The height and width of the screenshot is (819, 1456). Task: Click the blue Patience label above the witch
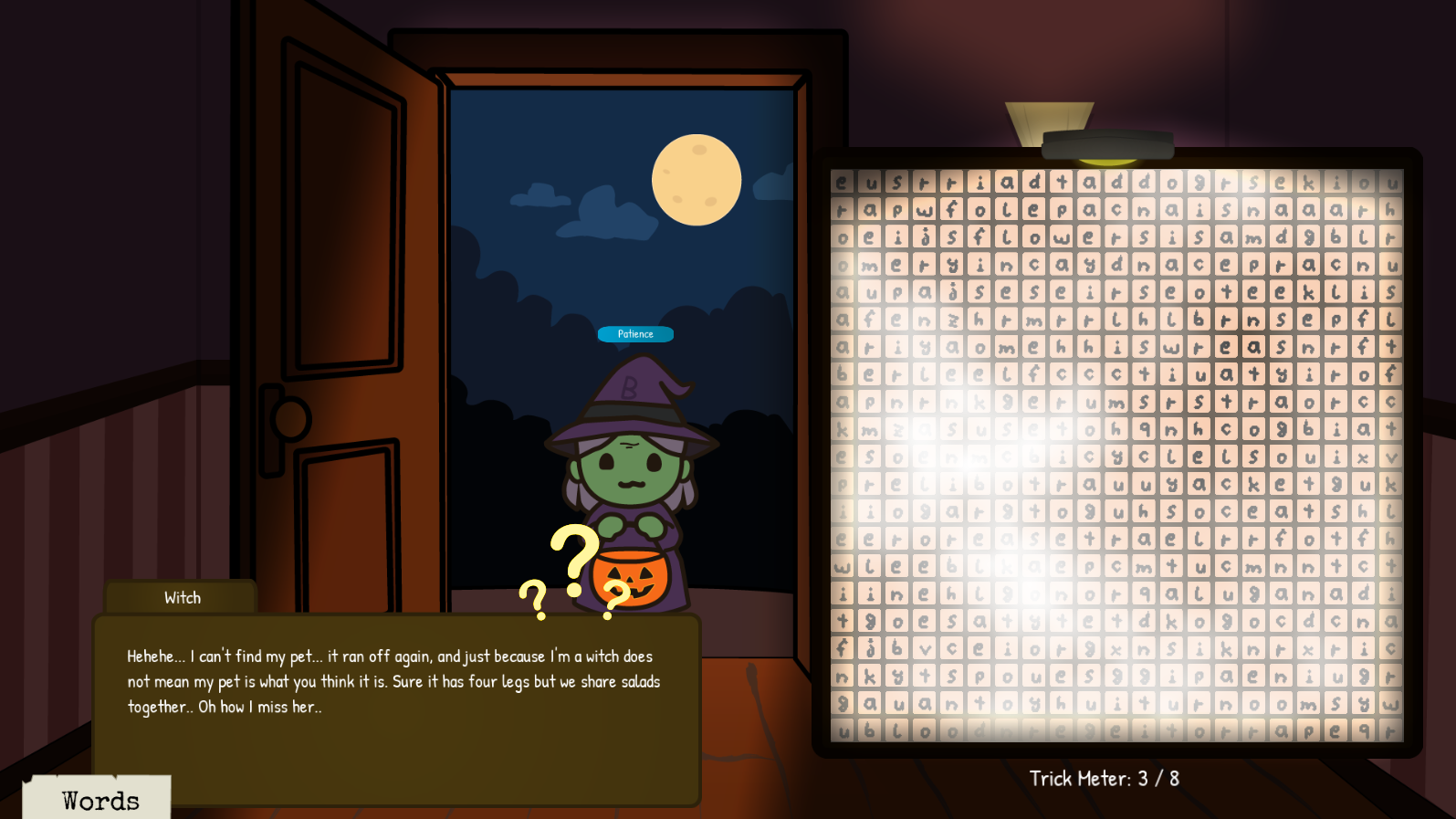(635, 334)
